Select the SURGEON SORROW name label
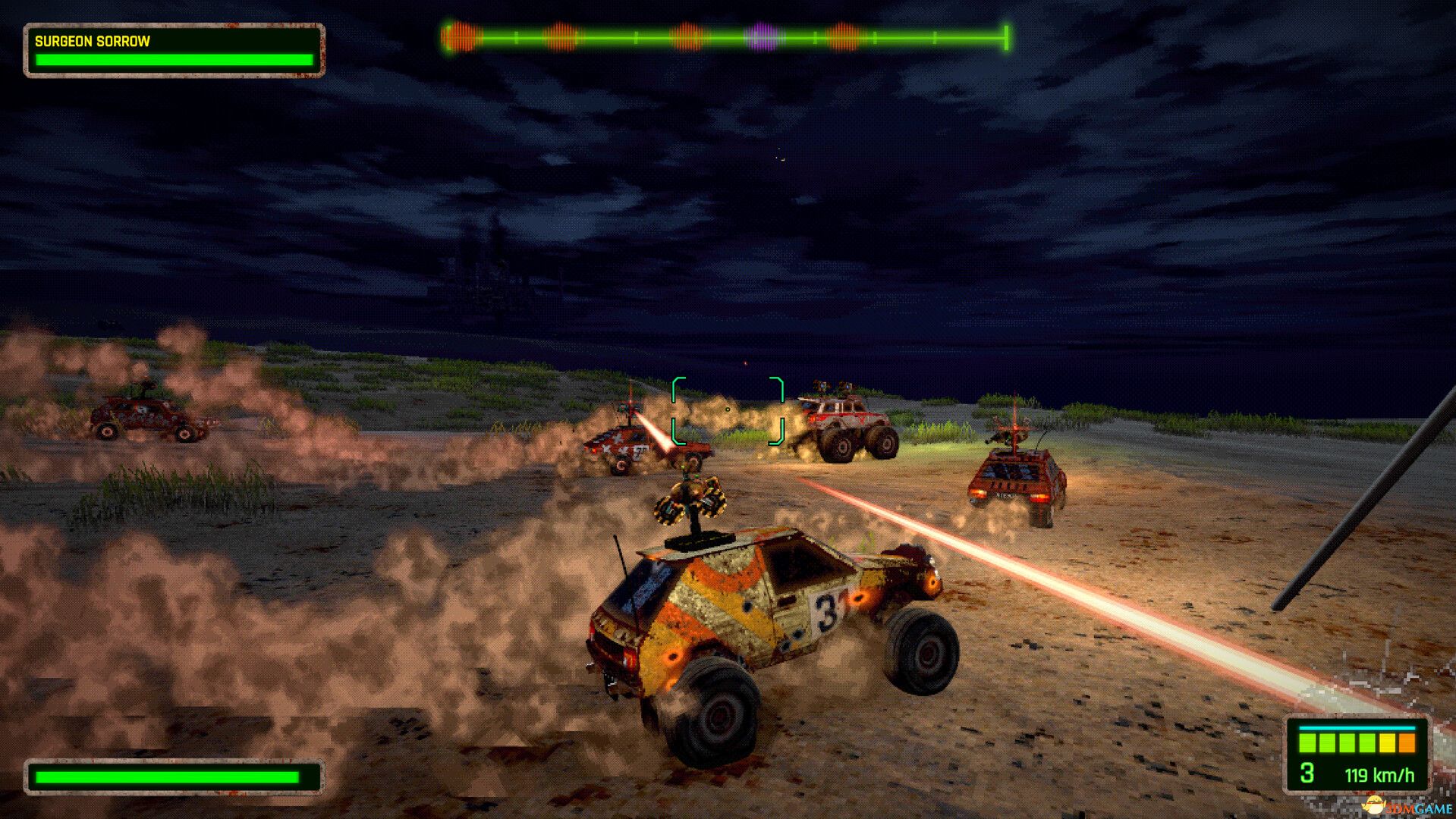Screen dimensions: 1456x819 [x=93, y=42]
